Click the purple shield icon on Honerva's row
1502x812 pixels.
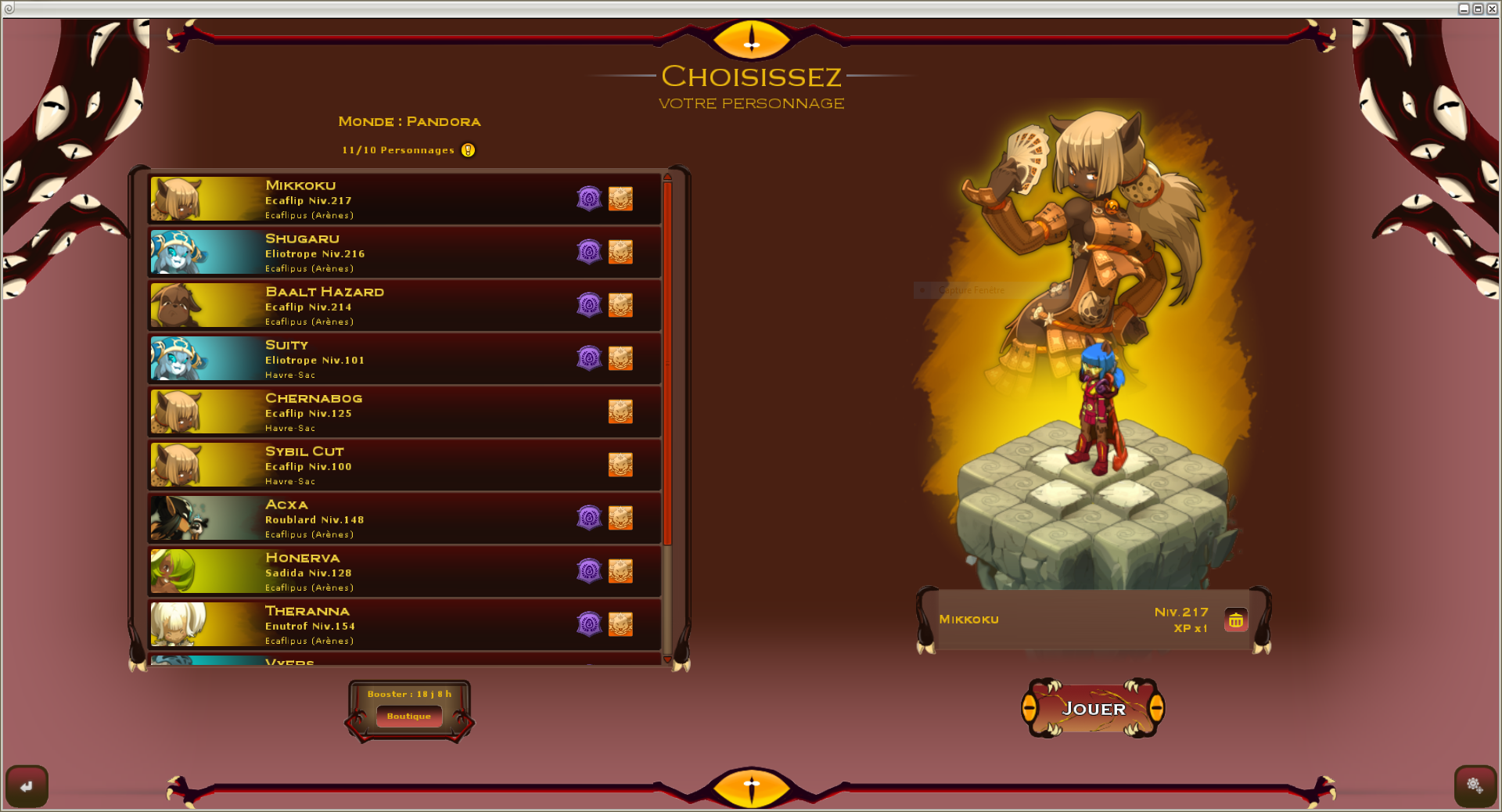click(x=589, y=571)
